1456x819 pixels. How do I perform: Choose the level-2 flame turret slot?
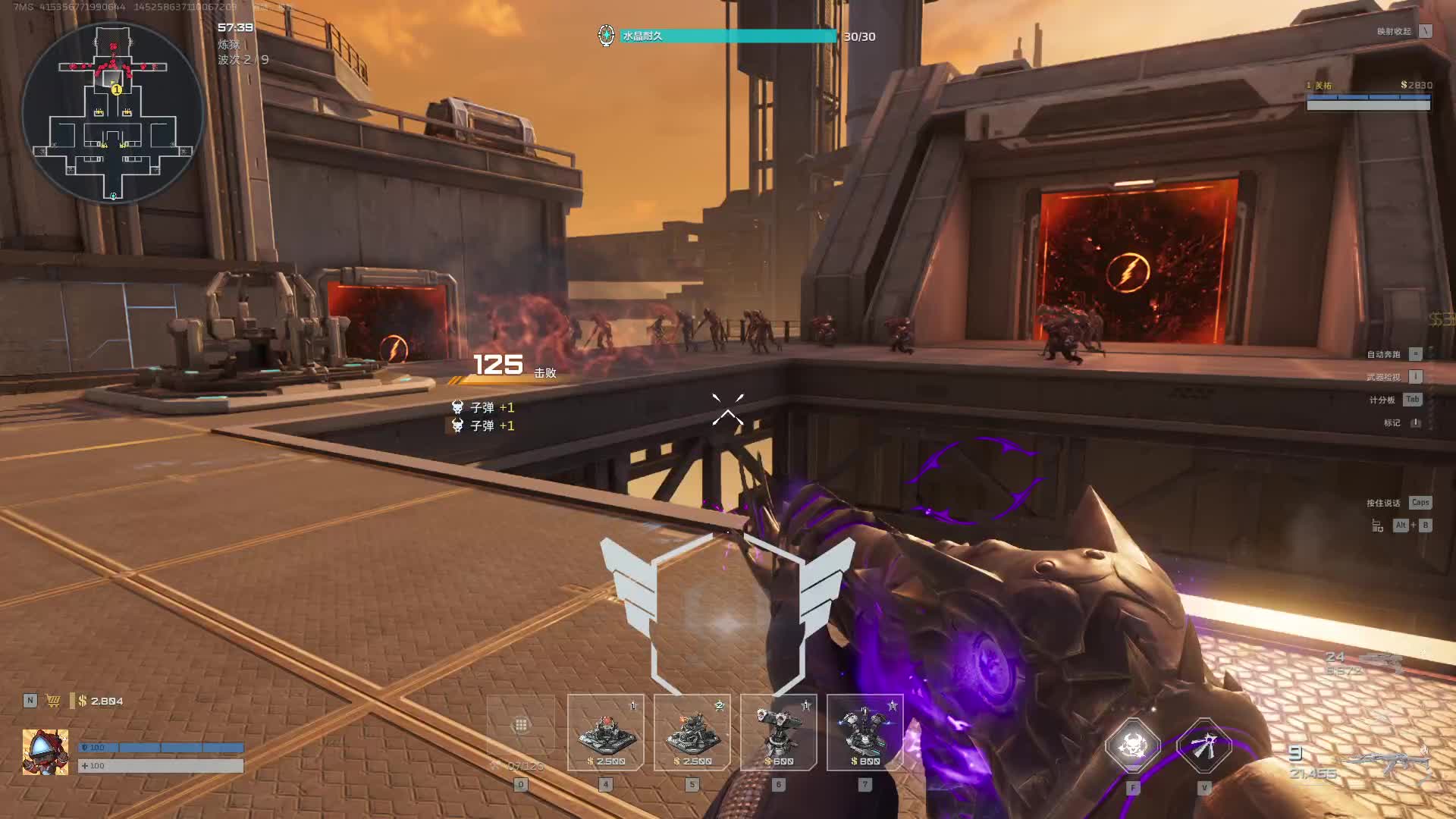(x=692, y=733)
